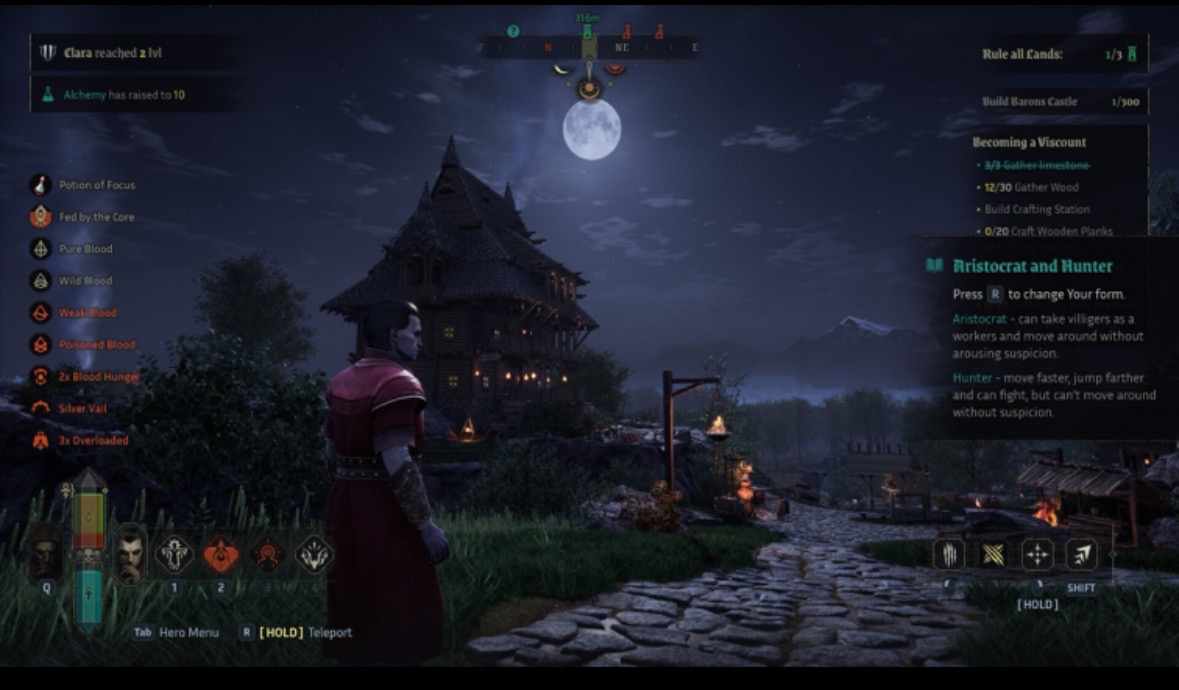Select the Silver Vail status effect

(x=83, y=409)
